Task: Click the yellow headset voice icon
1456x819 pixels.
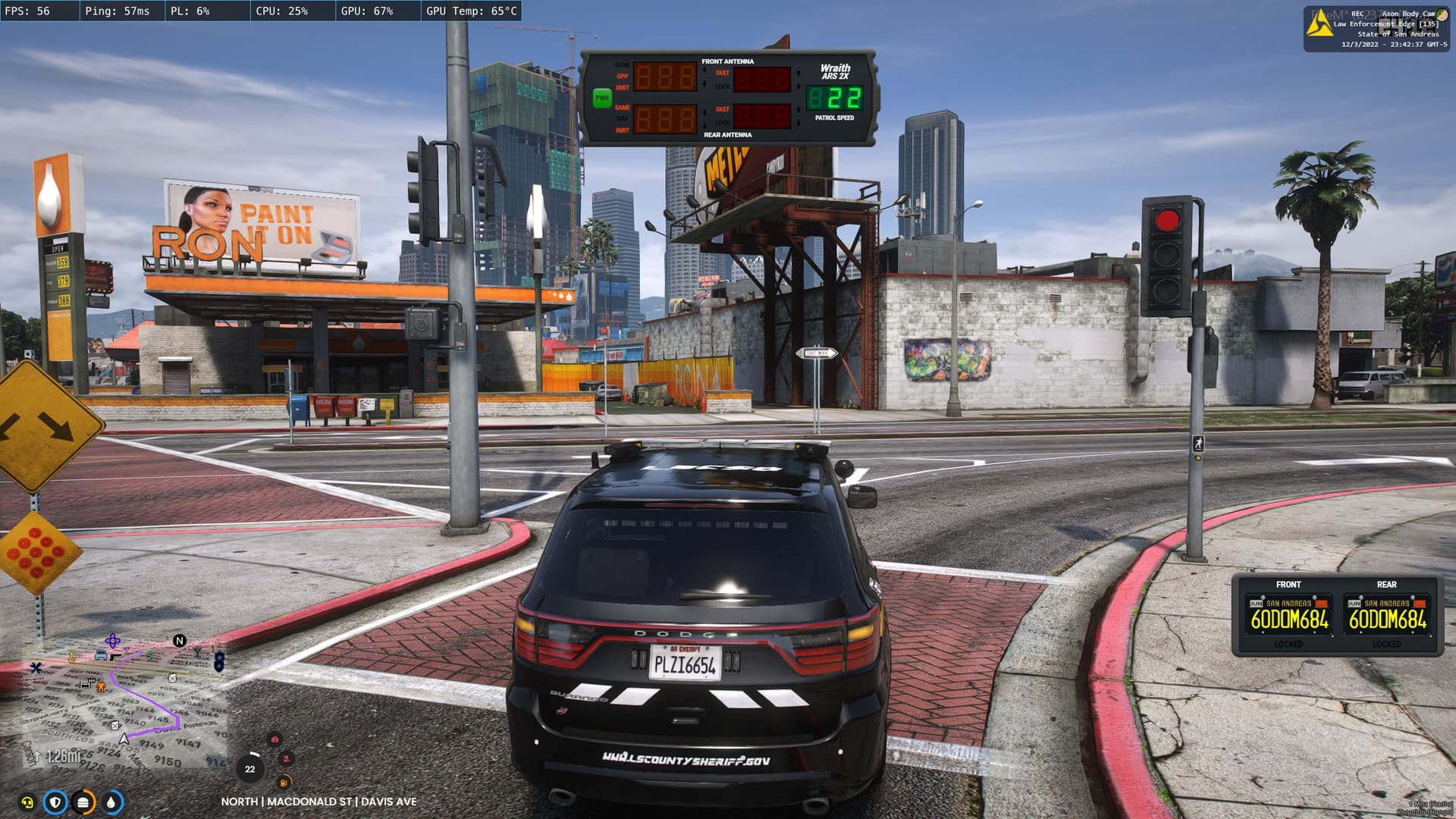Action: (x=27, y=802)
